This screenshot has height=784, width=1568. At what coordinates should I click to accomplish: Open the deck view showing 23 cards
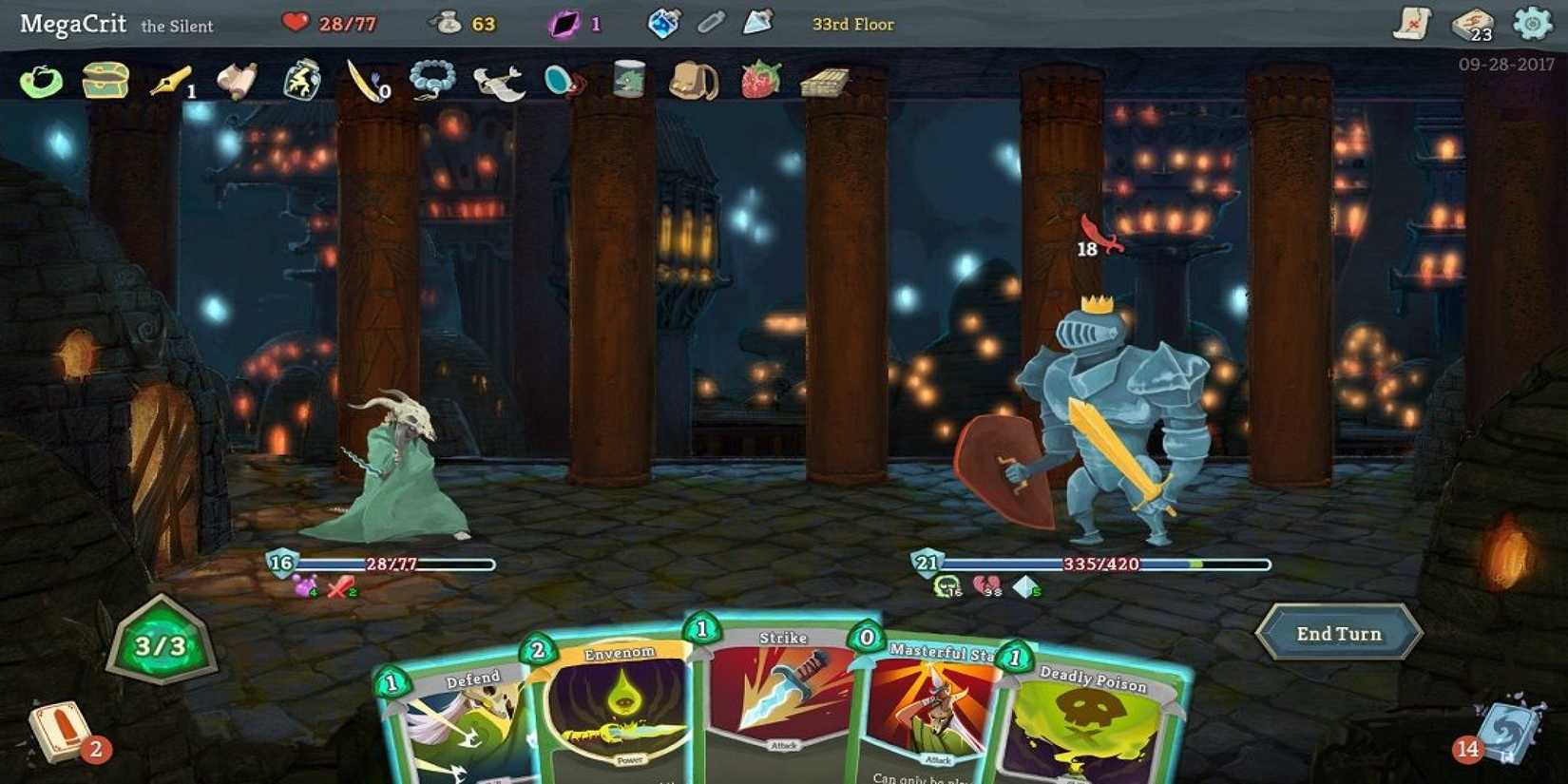click(1473, 26)
